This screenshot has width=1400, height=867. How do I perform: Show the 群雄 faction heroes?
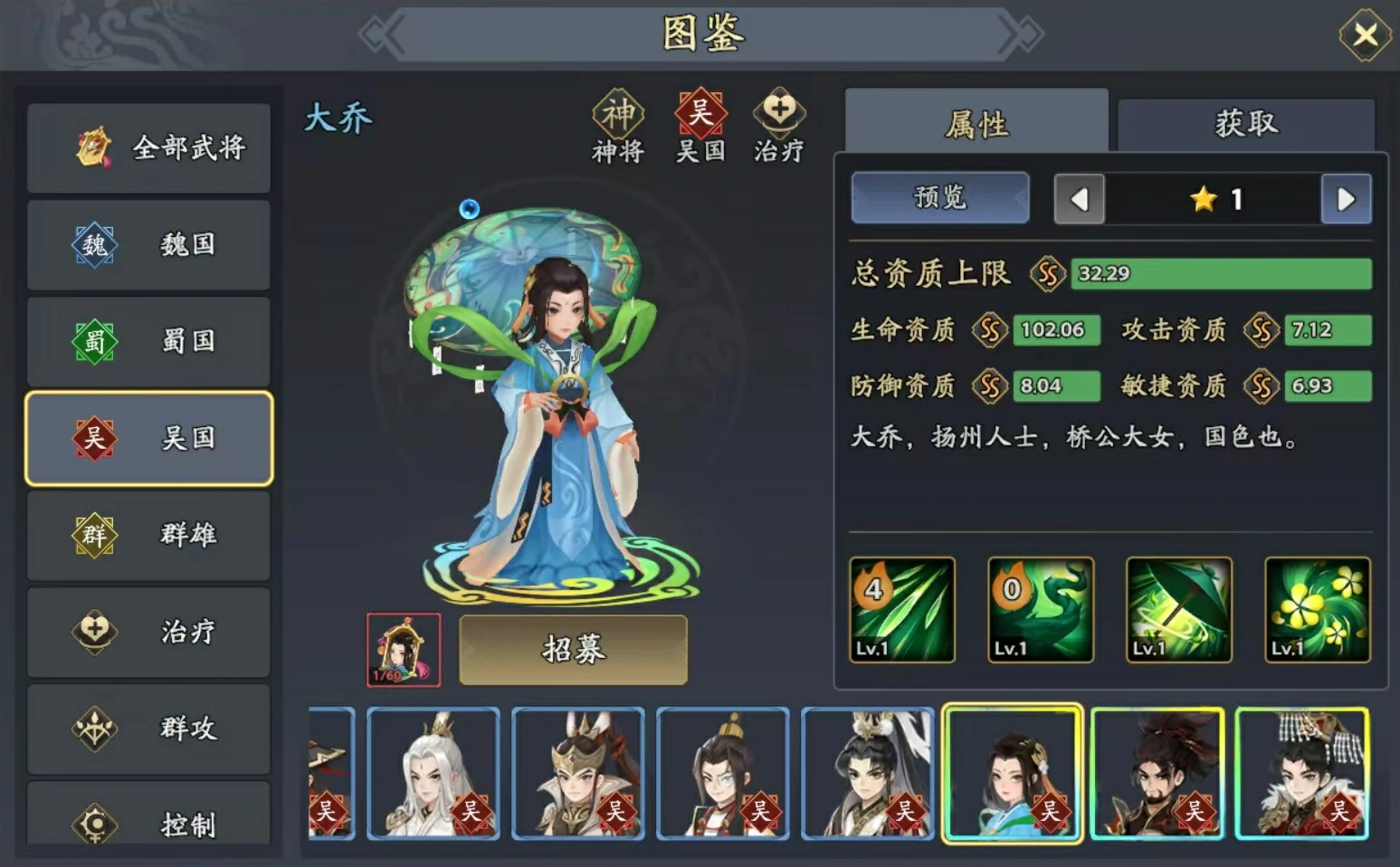coord(149,535)
